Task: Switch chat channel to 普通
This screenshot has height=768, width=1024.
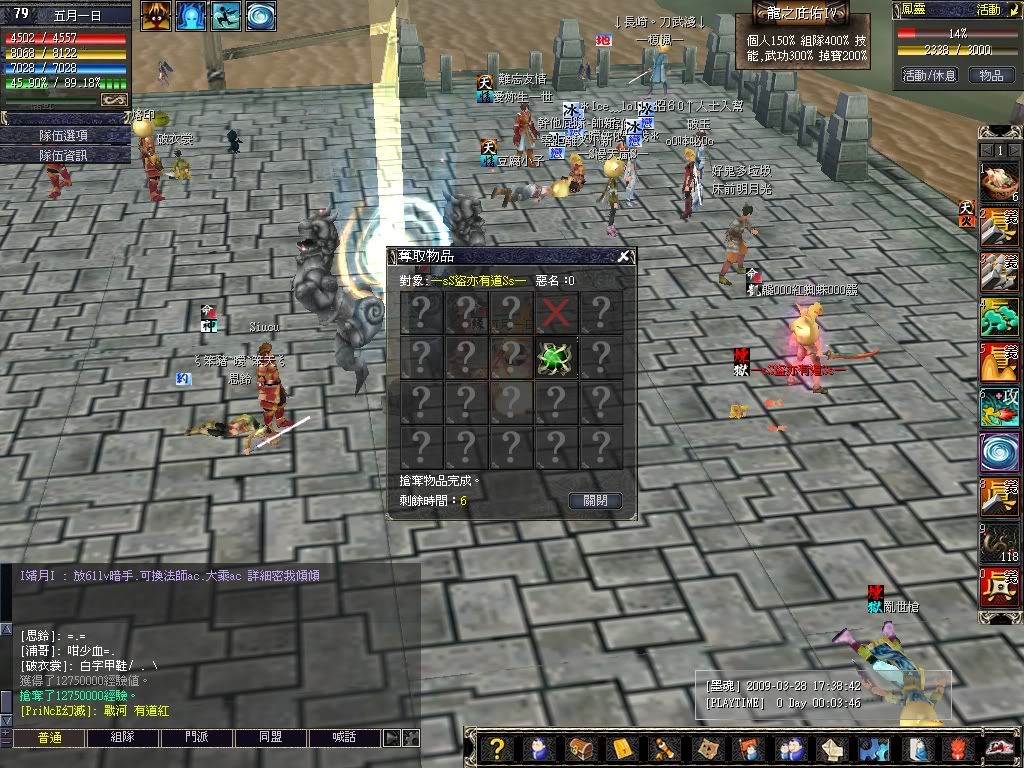Action: pos(49,738)
